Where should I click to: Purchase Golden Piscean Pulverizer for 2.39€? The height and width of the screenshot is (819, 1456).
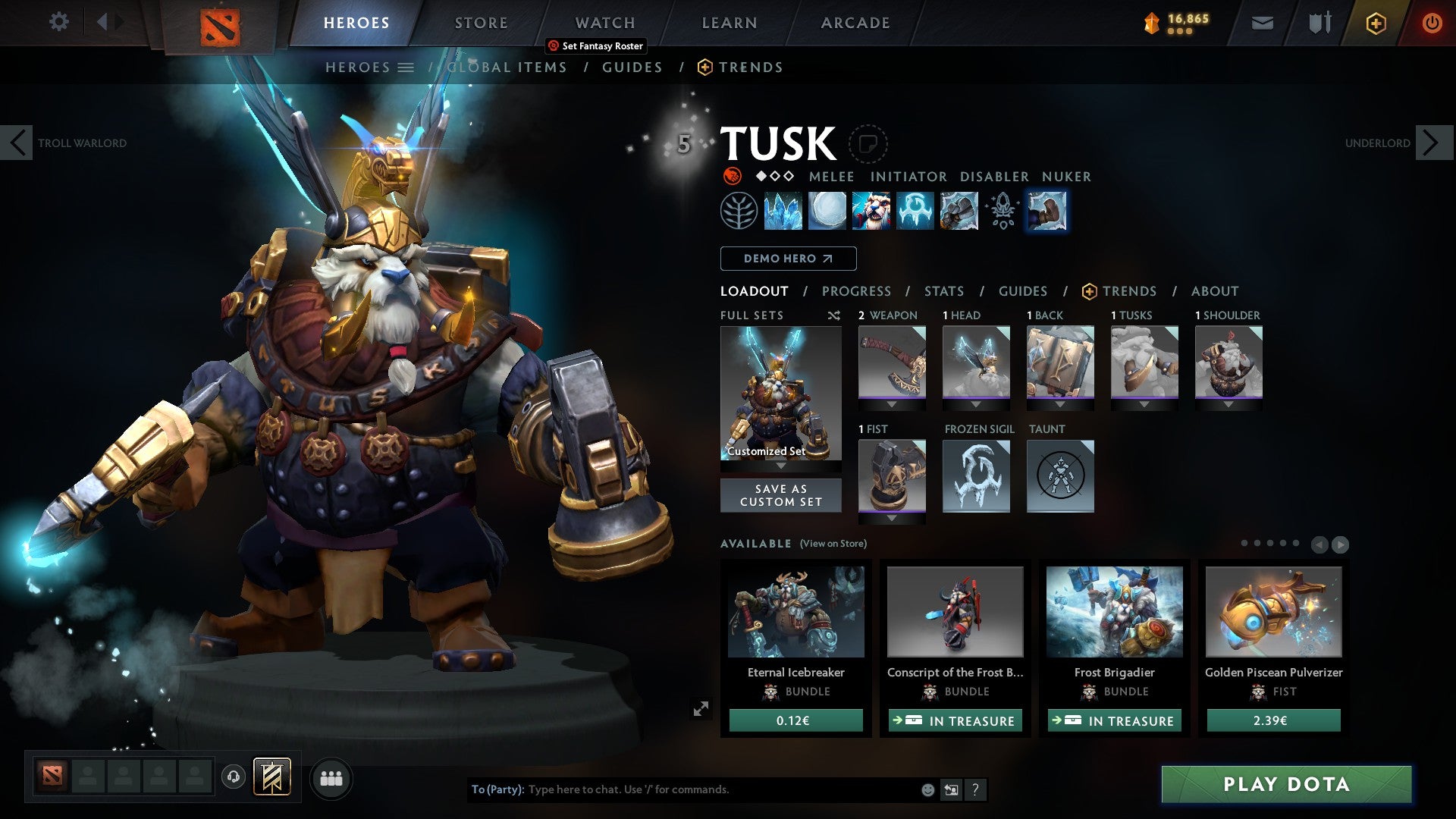pyautogui.click(x=1273, y=720)
